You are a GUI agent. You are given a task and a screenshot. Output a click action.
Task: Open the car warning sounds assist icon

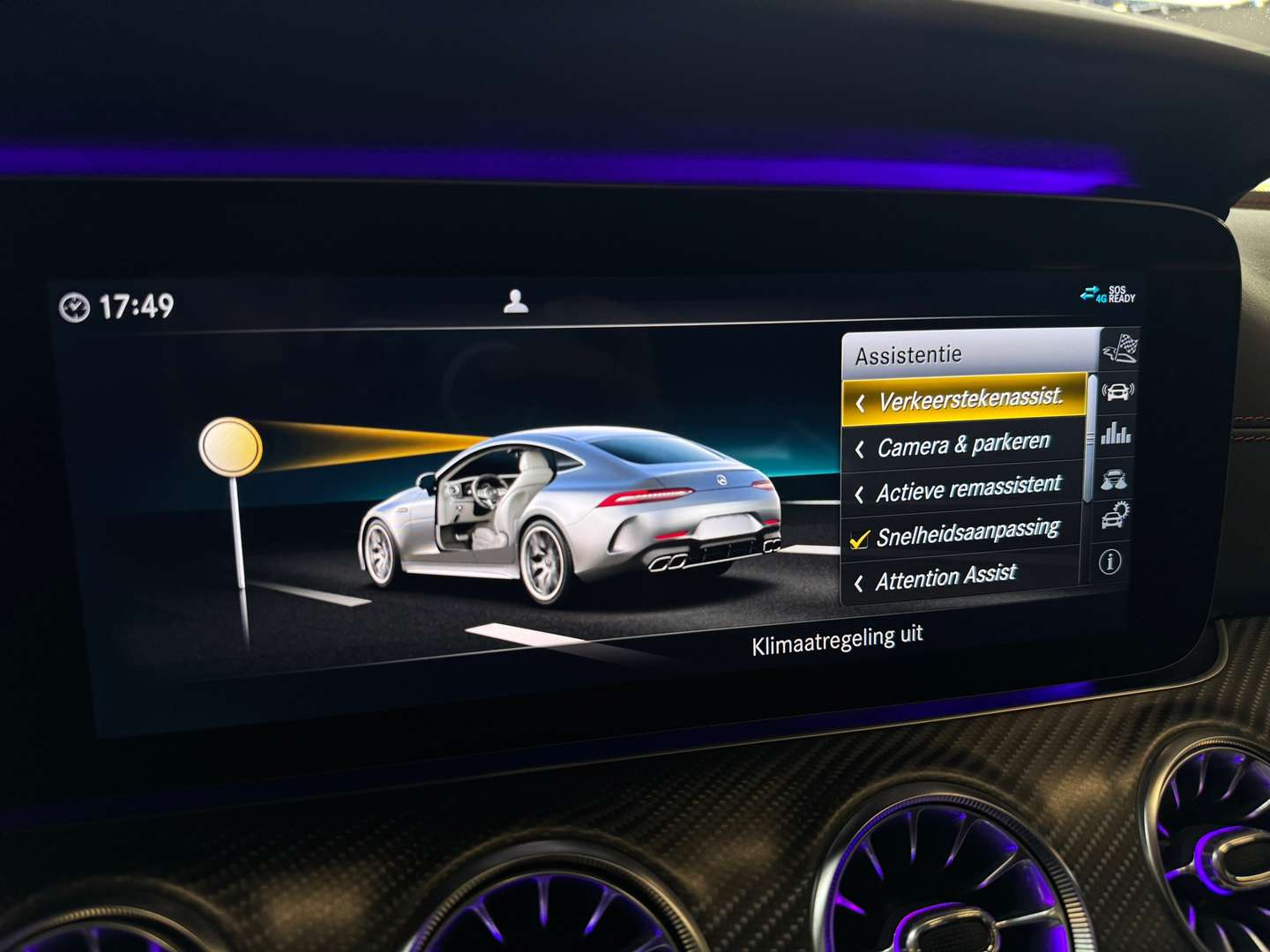[1118, 390]
